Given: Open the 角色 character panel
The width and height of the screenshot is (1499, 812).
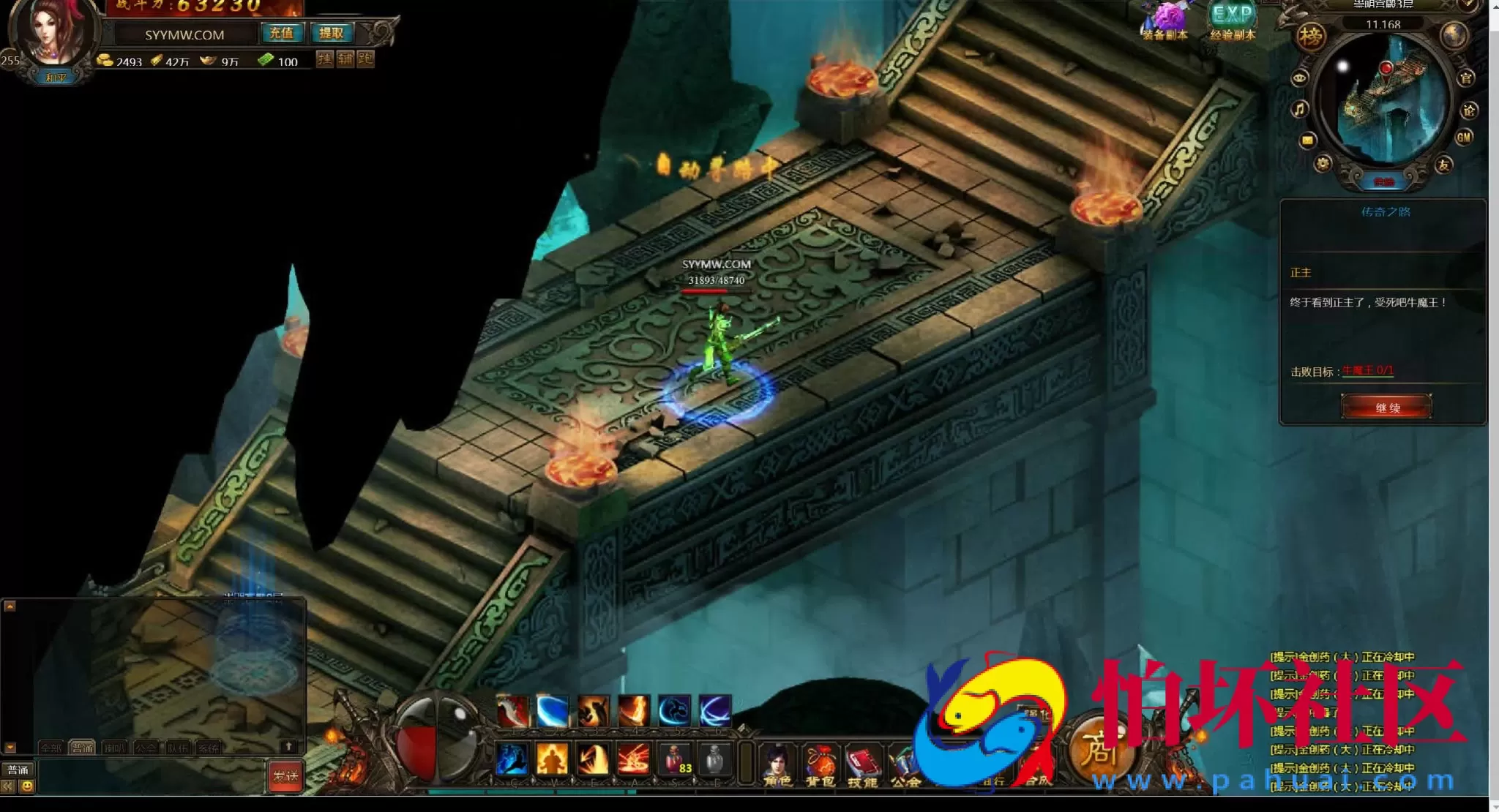Looking at the screenshot, I should (x=777, y=766).
